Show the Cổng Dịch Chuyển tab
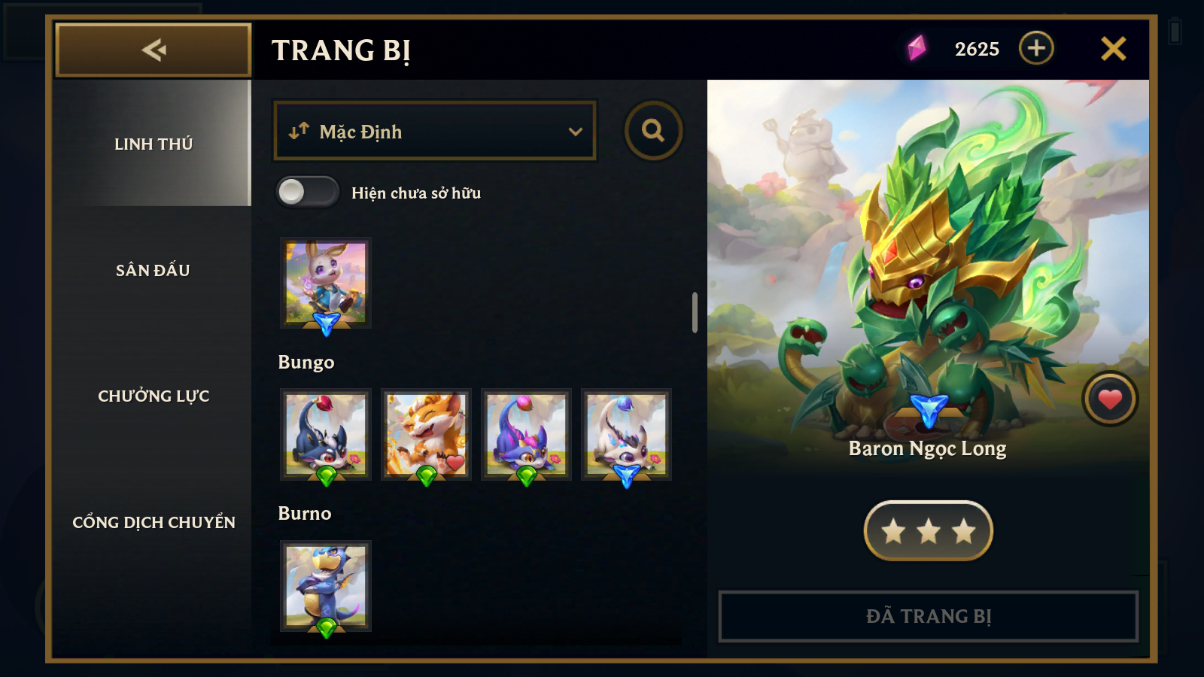This screenshot has width=1204, height=677. coord(153,522)
